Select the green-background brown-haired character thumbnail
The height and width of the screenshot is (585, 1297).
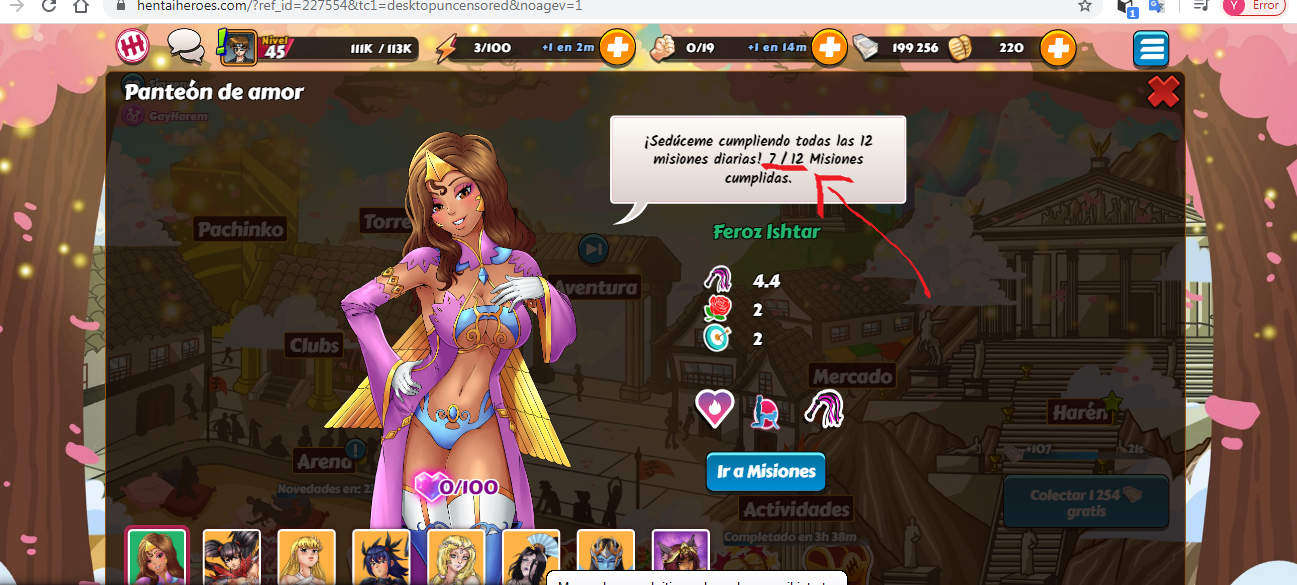(x=157, y=558)
